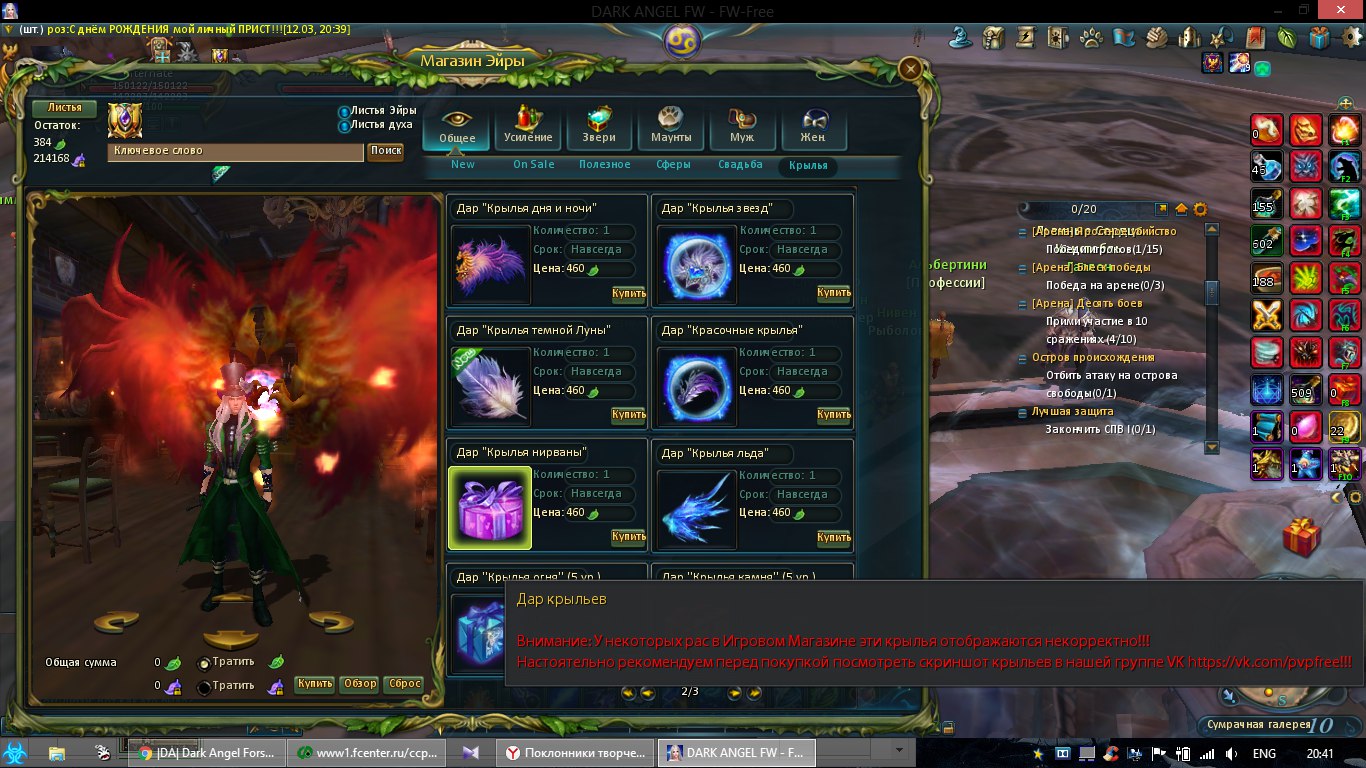Open the Звери shop category
The image size is (1366, 768).
coord(599,126)
